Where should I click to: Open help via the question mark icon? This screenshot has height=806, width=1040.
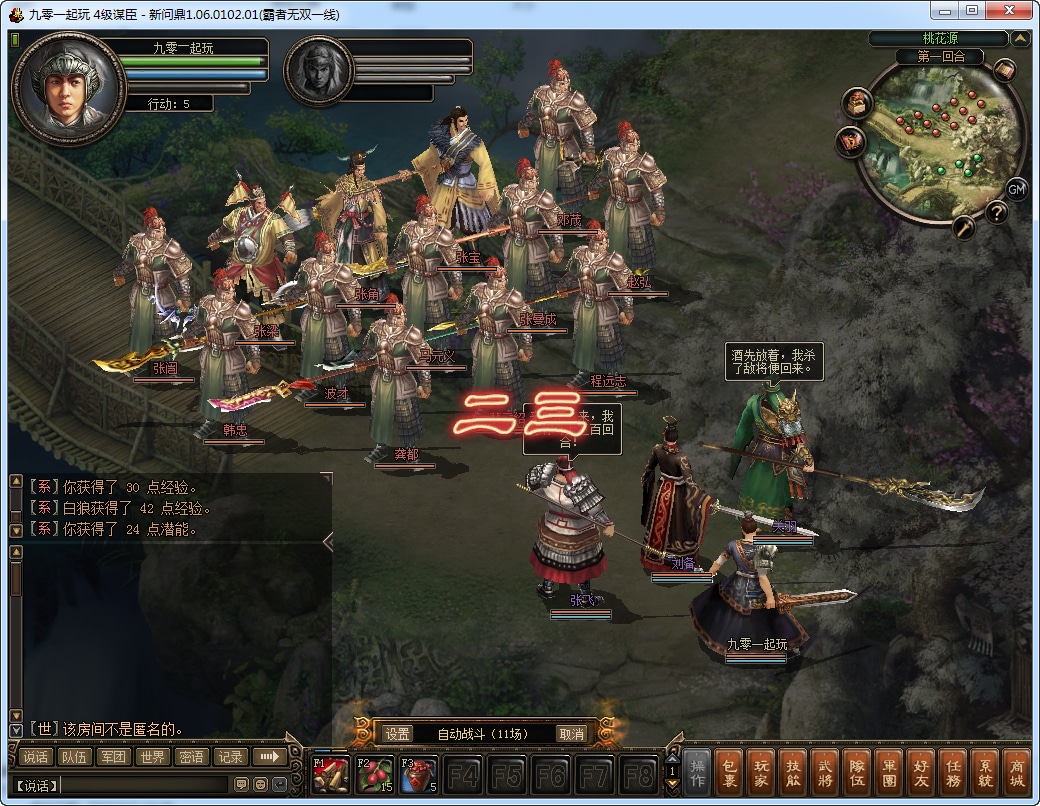(x=996, y=212)
